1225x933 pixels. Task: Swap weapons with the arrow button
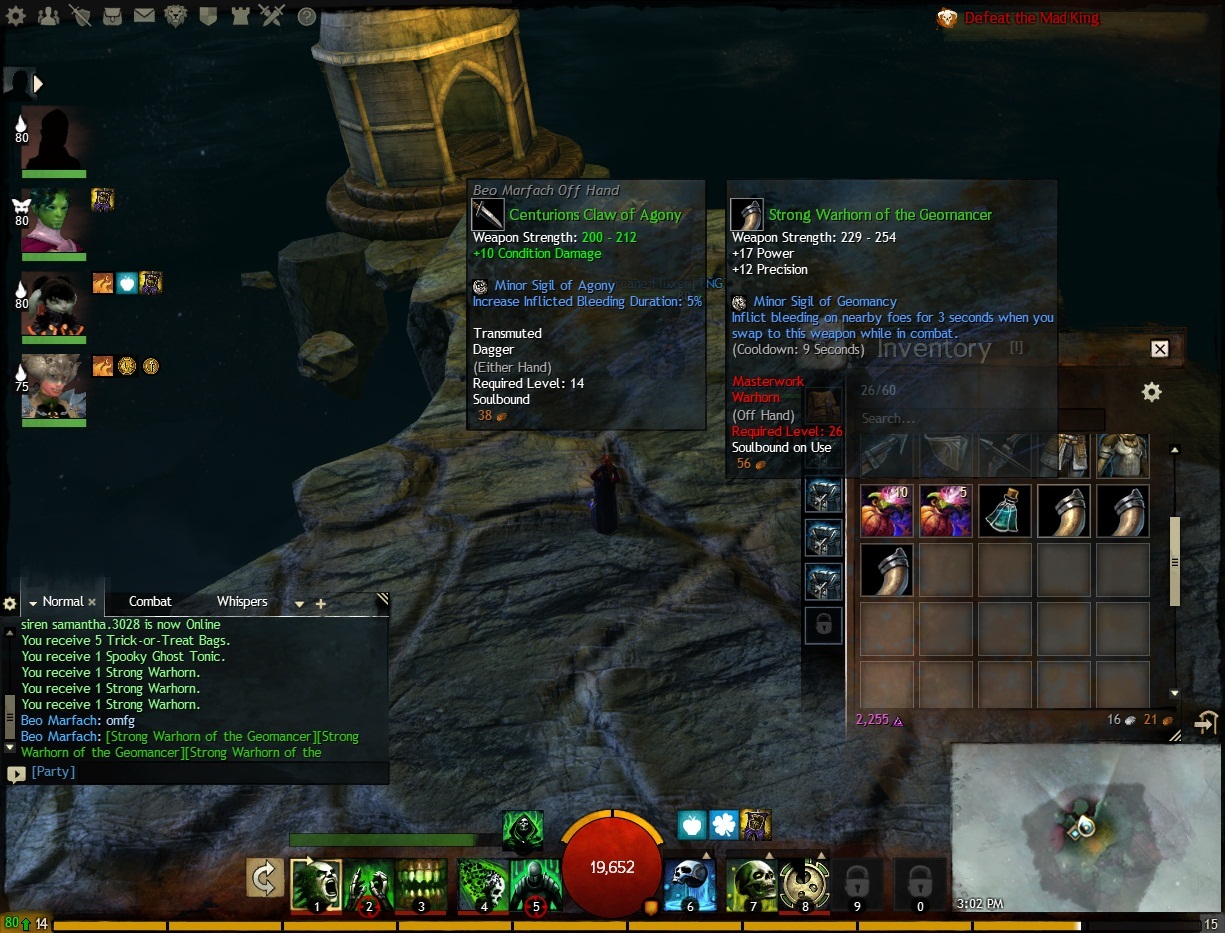pos(264,880)
